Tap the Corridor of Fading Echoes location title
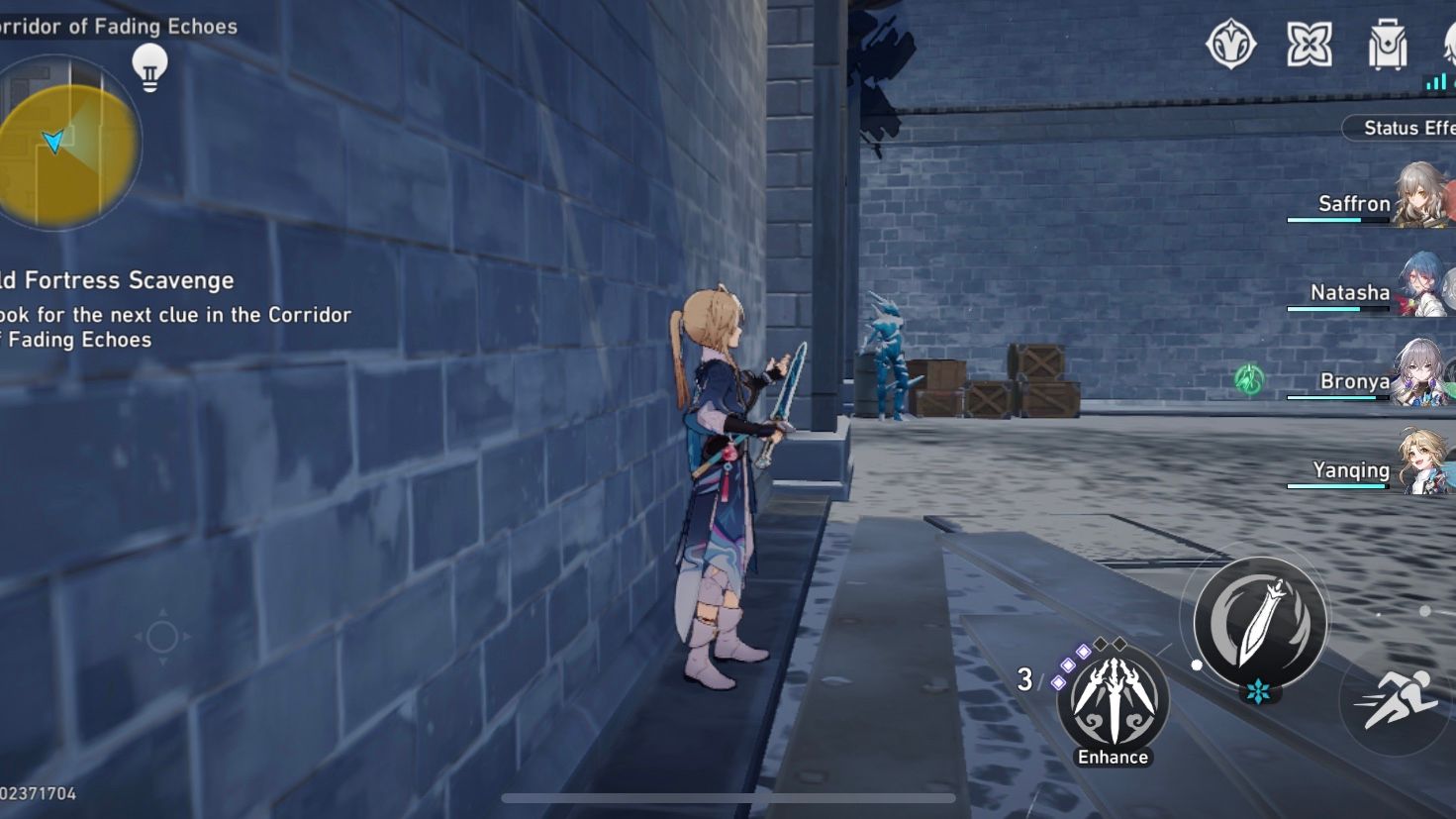 (x=118, y=26)
